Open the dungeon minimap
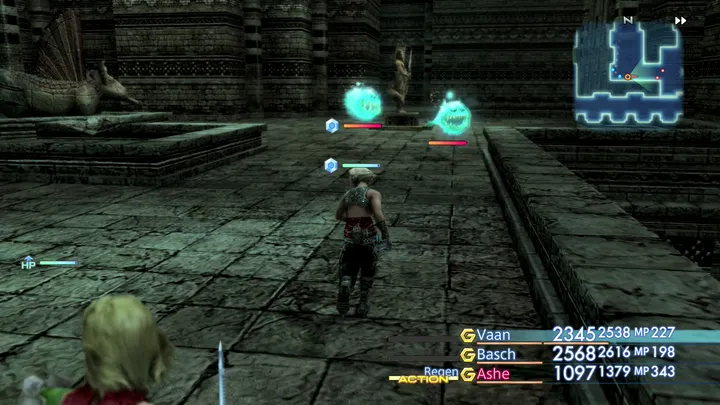 click(x=628, y=72)
